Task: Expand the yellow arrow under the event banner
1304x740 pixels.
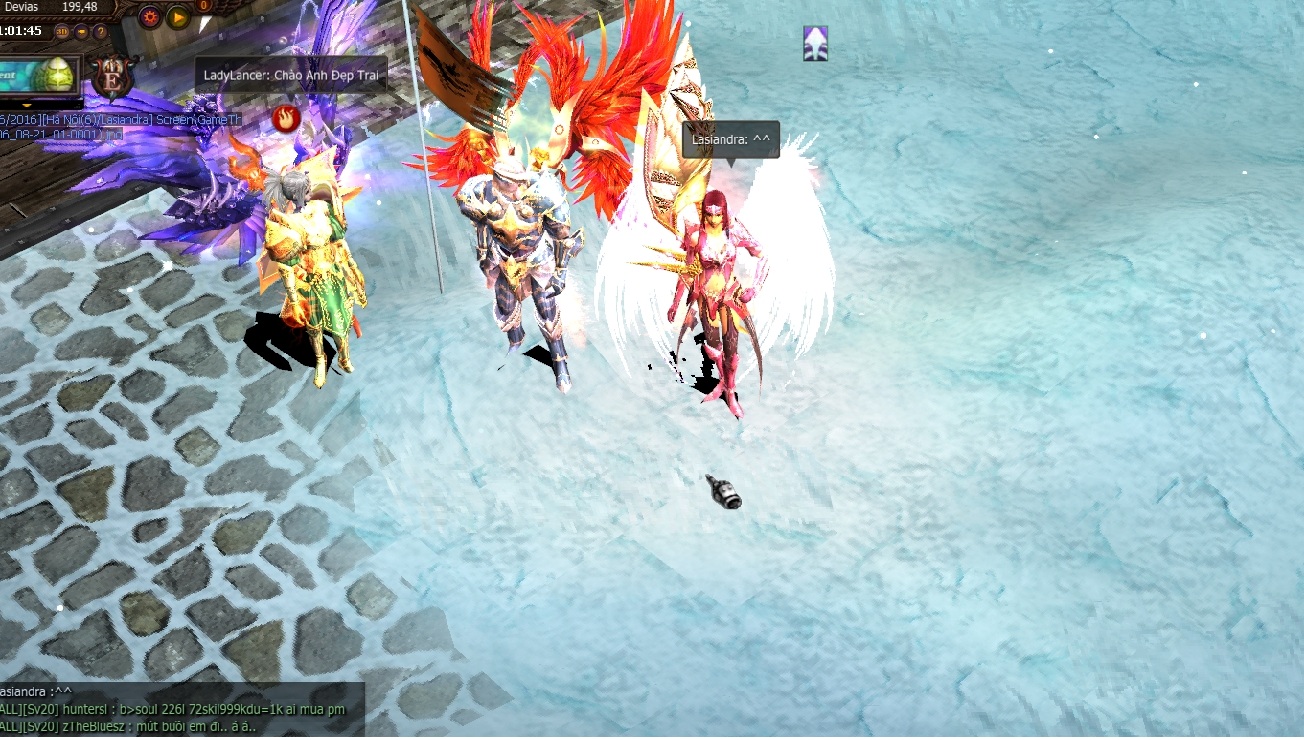Action: click(x=27, y=103)
